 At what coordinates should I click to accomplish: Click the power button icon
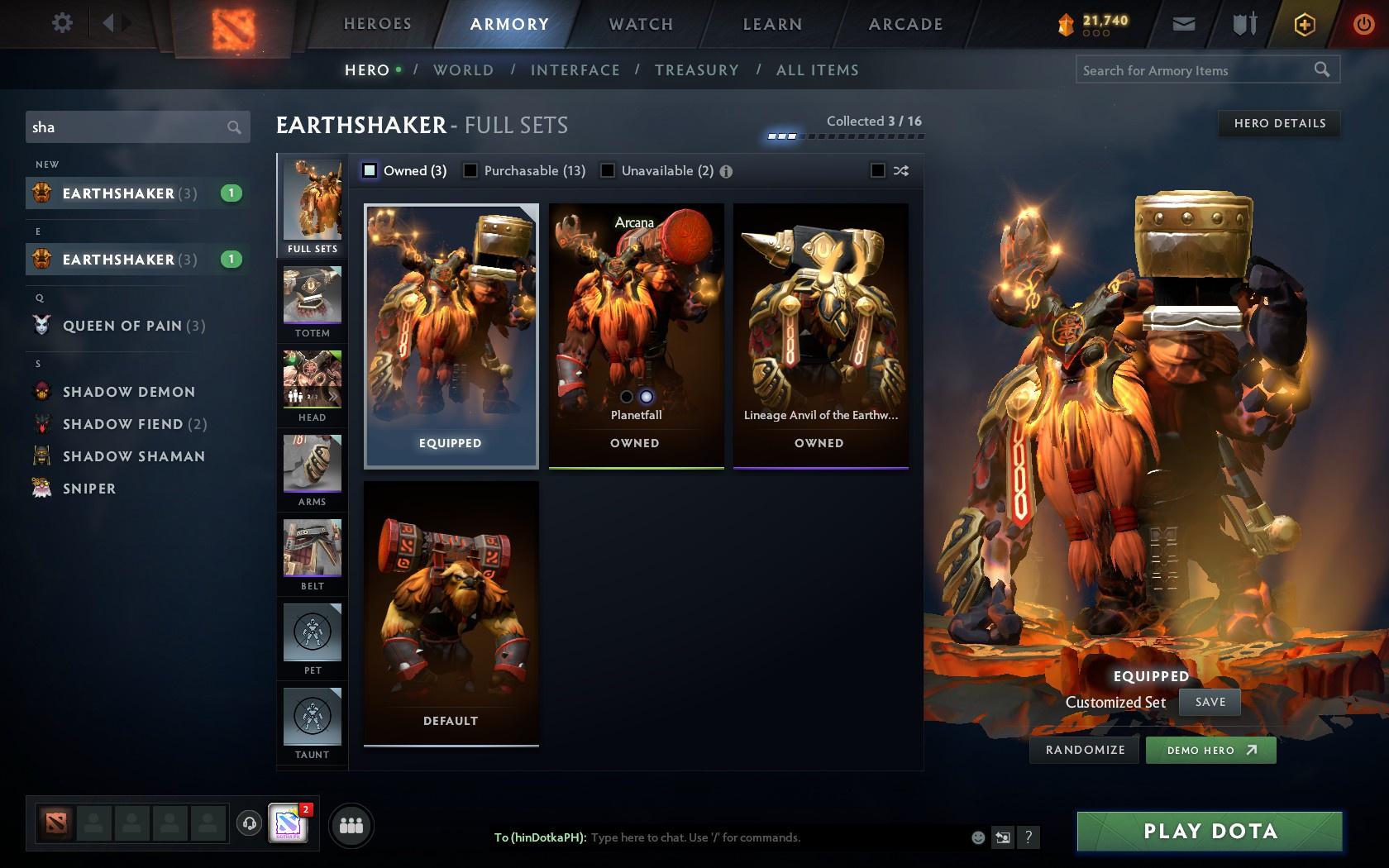1365,24
